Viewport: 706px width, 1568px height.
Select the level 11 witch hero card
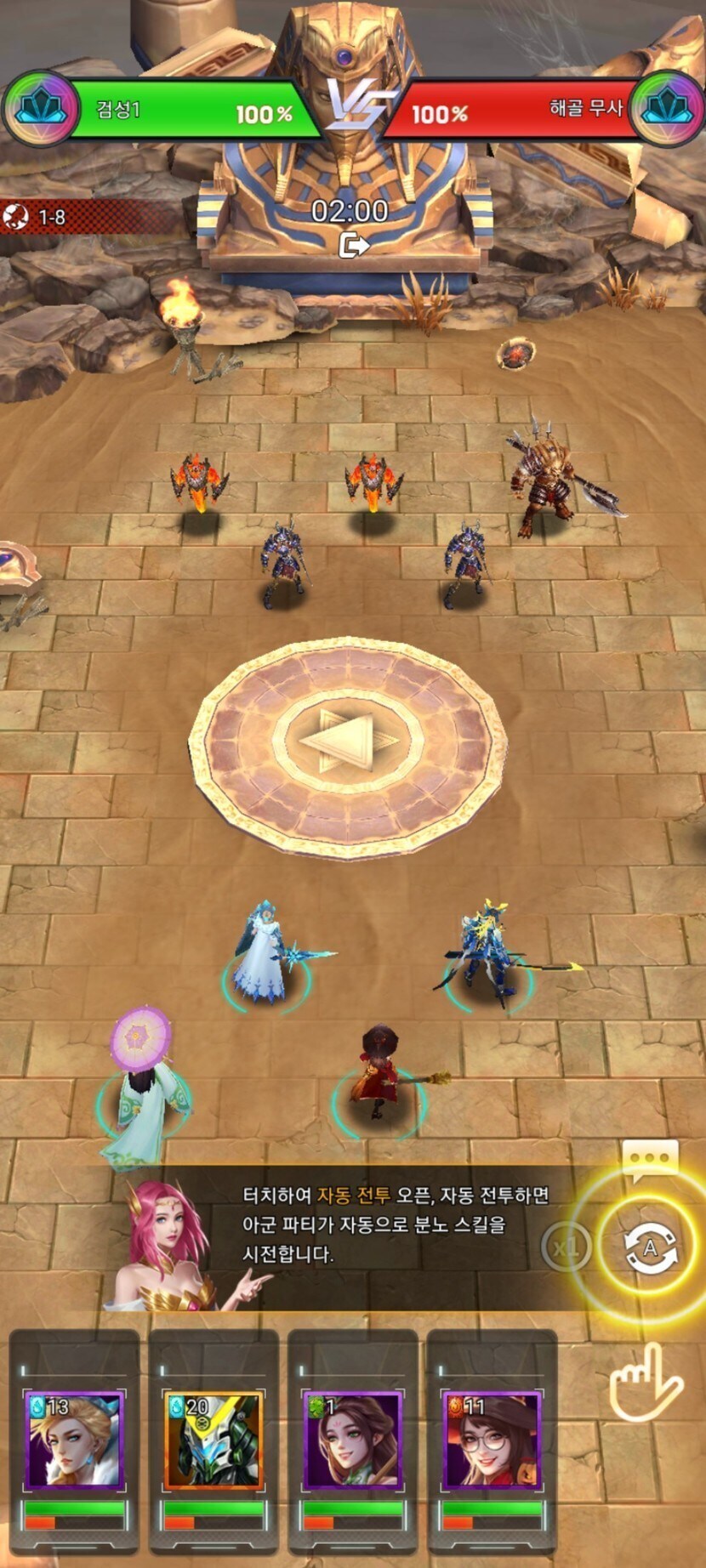pos(492,1440)
